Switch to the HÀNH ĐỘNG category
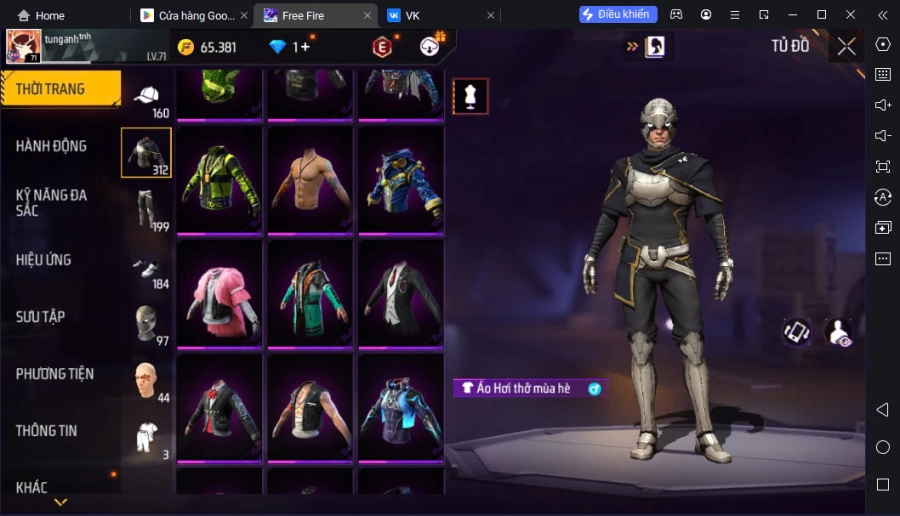 pyautogui.click(x=51, y=146)
